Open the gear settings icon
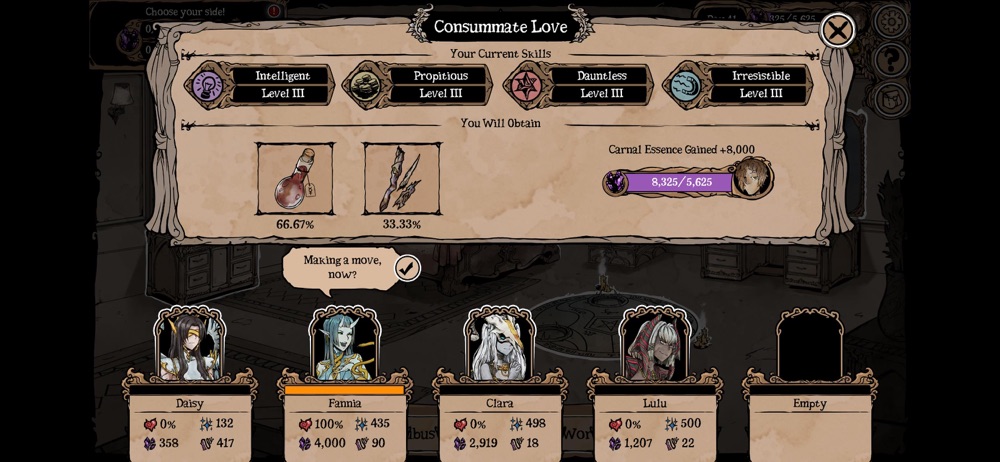The width and height of the screenshot is (1000, 462). tap(890, 21)
